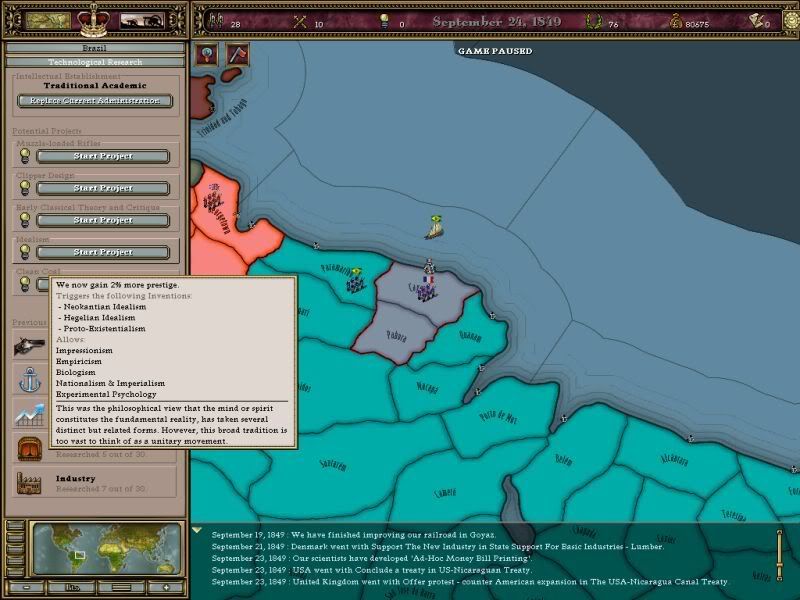Replace the current administration

(x=95, y=100)
